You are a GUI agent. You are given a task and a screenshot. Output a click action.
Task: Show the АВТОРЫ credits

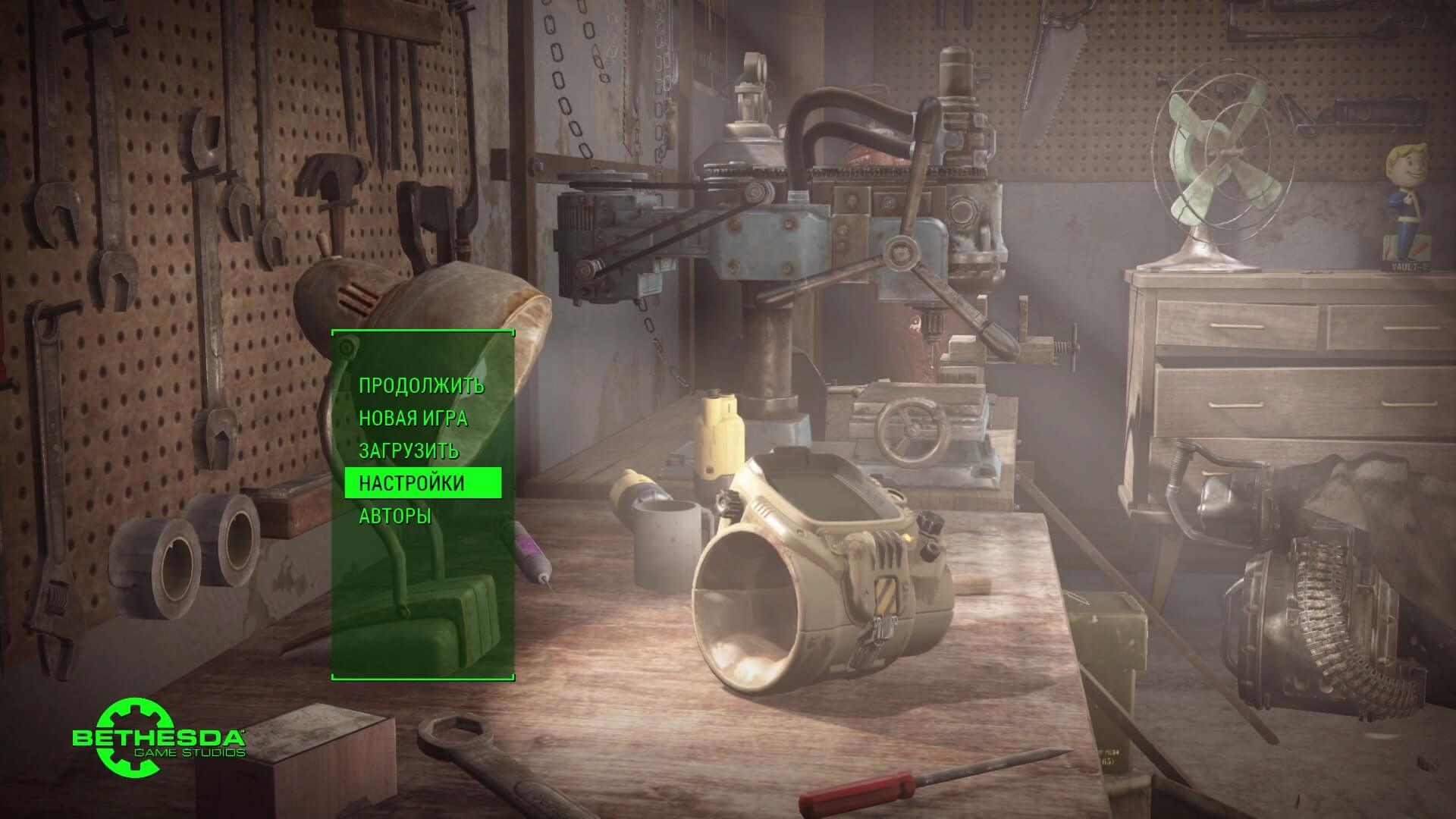tap(395, 516)
